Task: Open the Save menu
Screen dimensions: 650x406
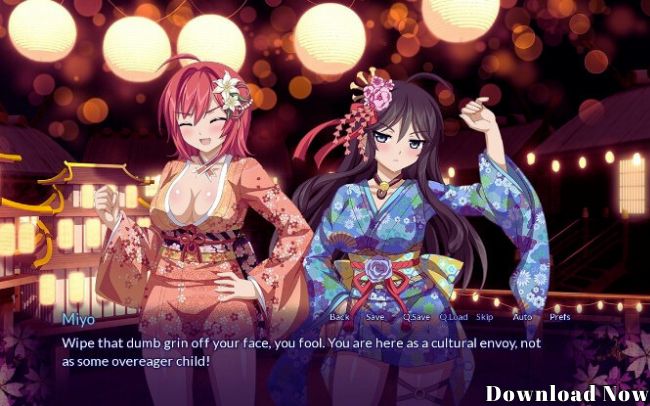Action: tap(375, 316)
